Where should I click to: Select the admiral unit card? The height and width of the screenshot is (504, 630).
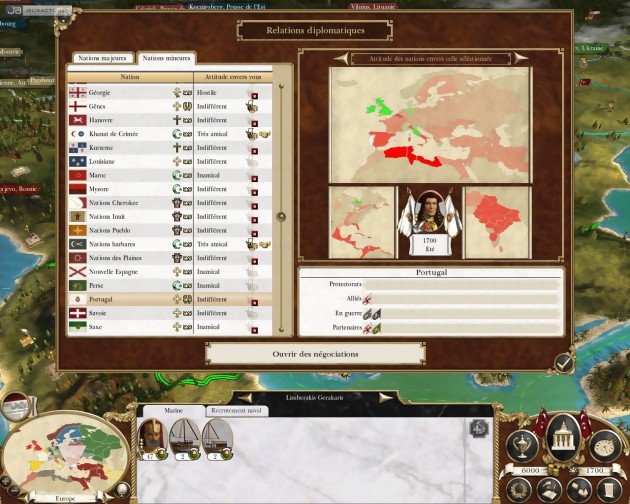(151, 437)
